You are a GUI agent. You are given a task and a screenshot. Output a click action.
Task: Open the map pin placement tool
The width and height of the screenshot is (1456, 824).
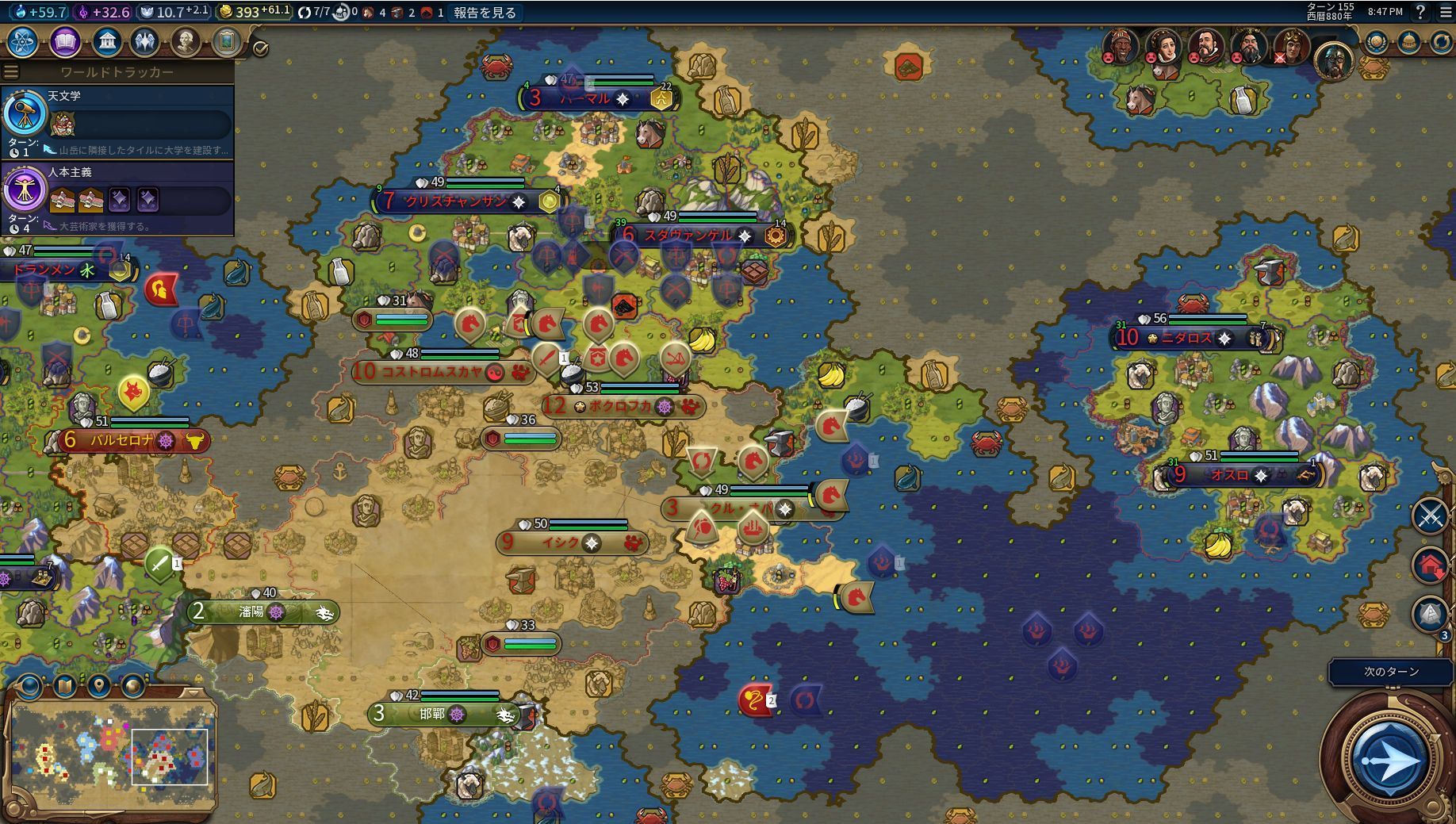pos(98,685)
